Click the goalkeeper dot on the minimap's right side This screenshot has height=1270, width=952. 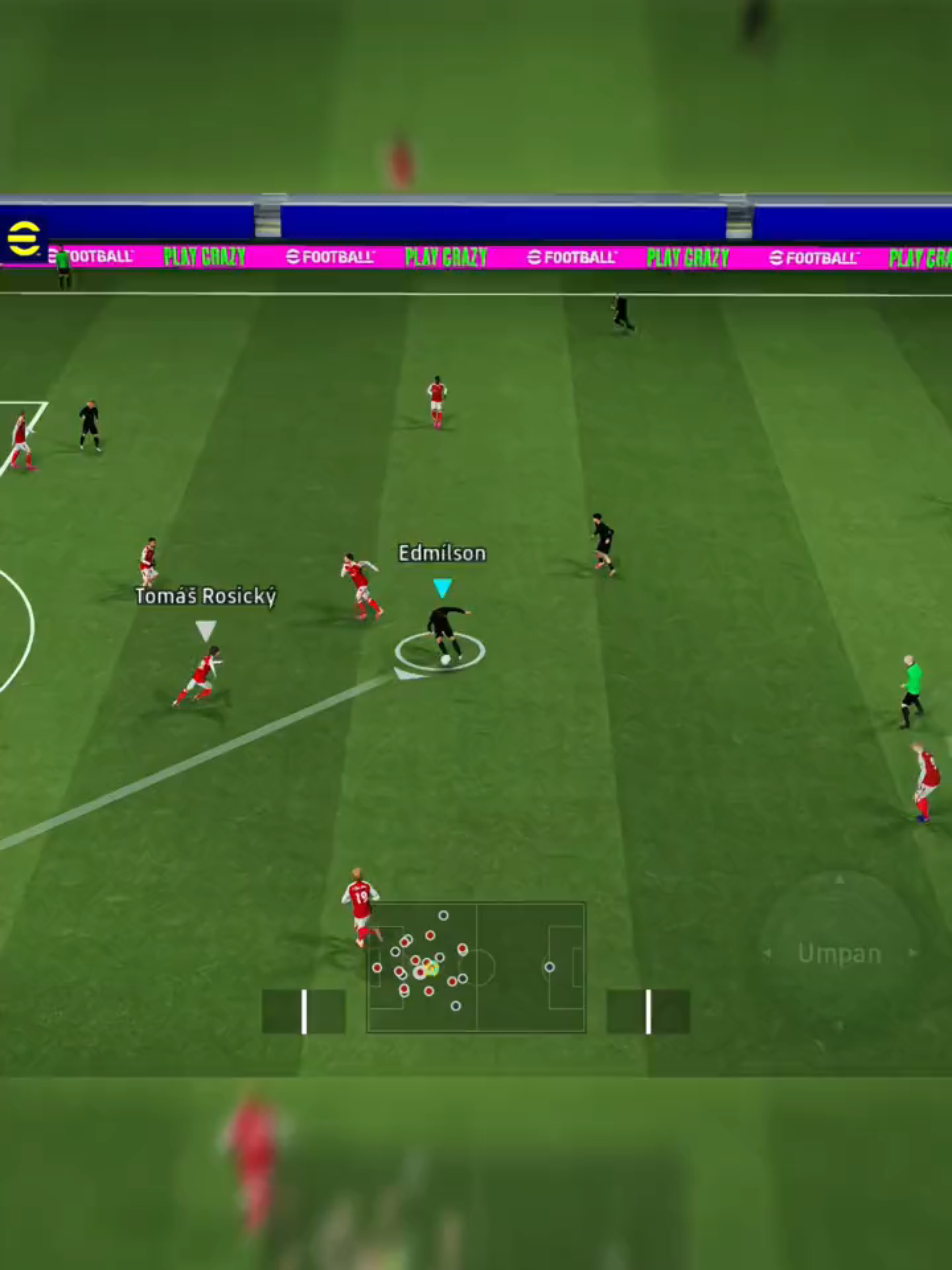550,968
